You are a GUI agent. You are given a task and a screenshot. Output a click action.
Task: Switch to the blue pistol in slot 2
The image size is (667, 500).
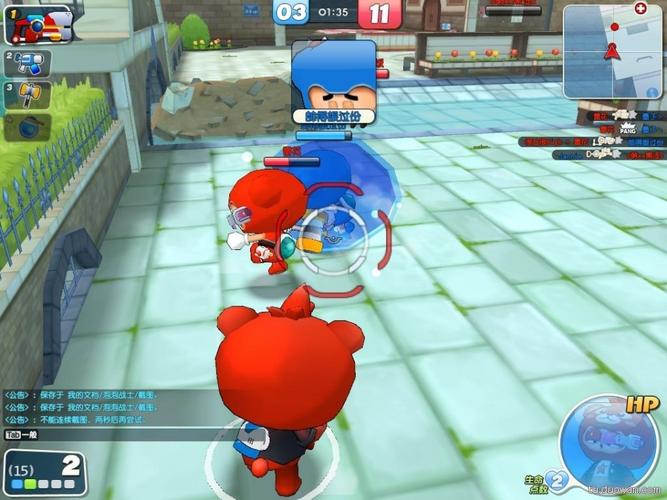point(25,64)
